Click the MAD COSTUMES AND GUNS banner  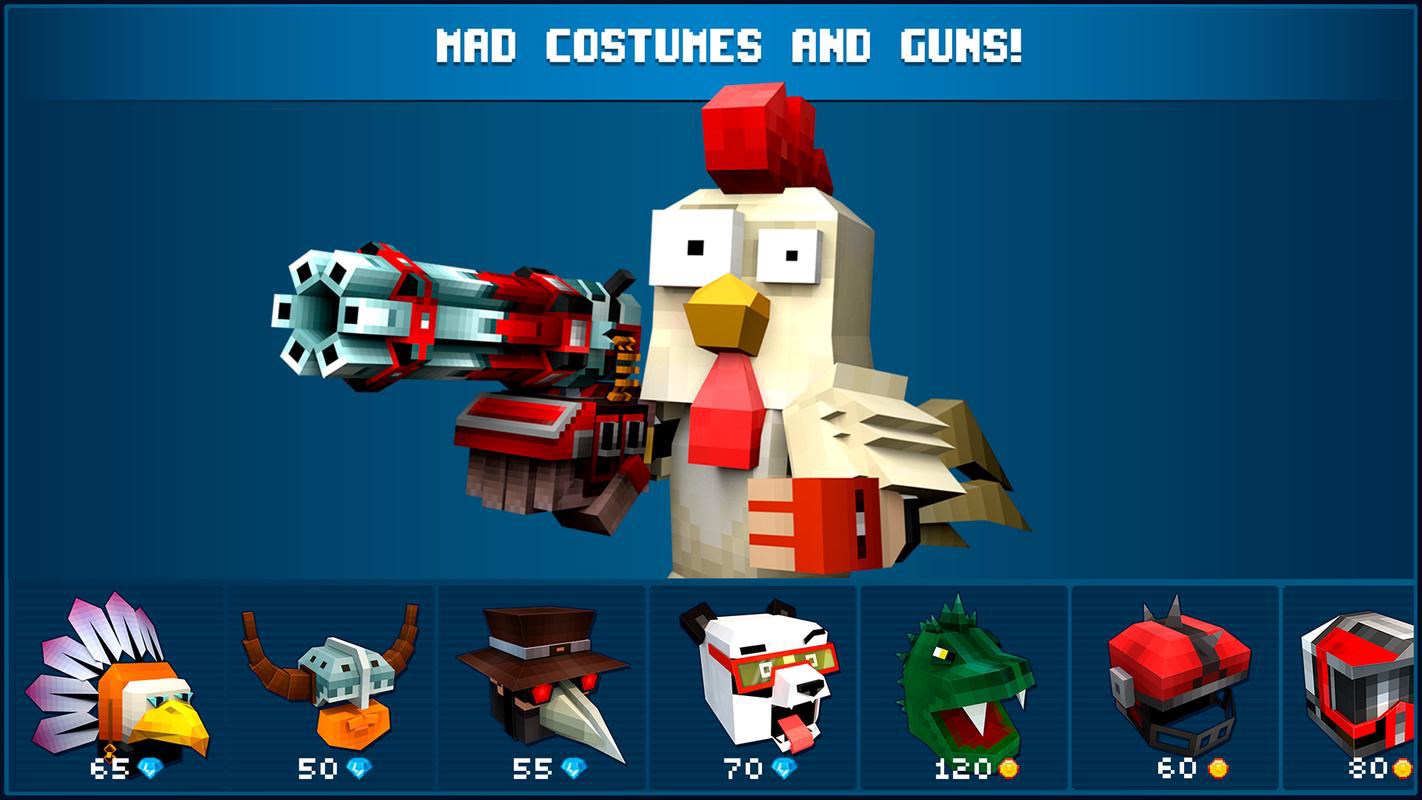(x=711, y=43)
